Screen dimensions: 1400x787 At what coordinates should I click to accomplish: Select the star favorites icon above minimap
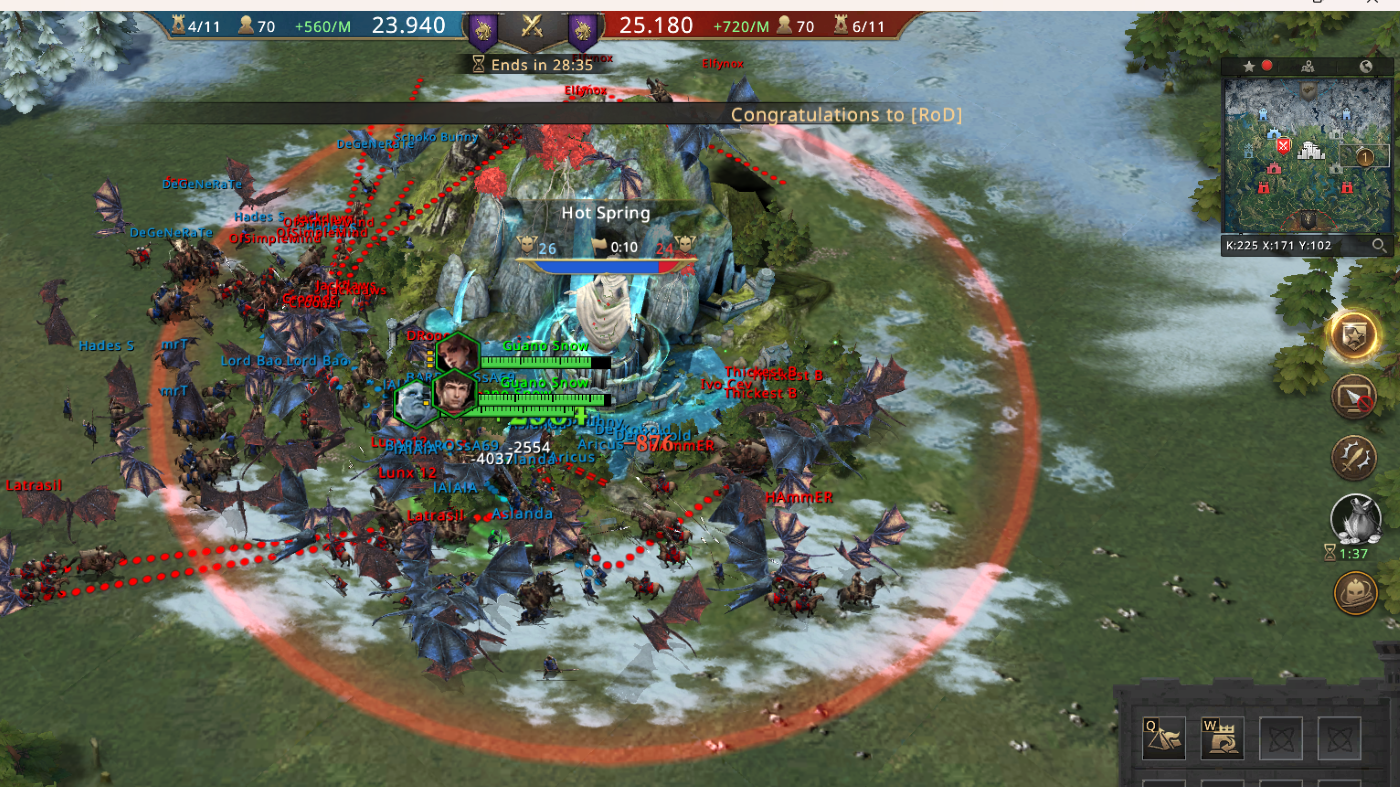click(1249, 66)
